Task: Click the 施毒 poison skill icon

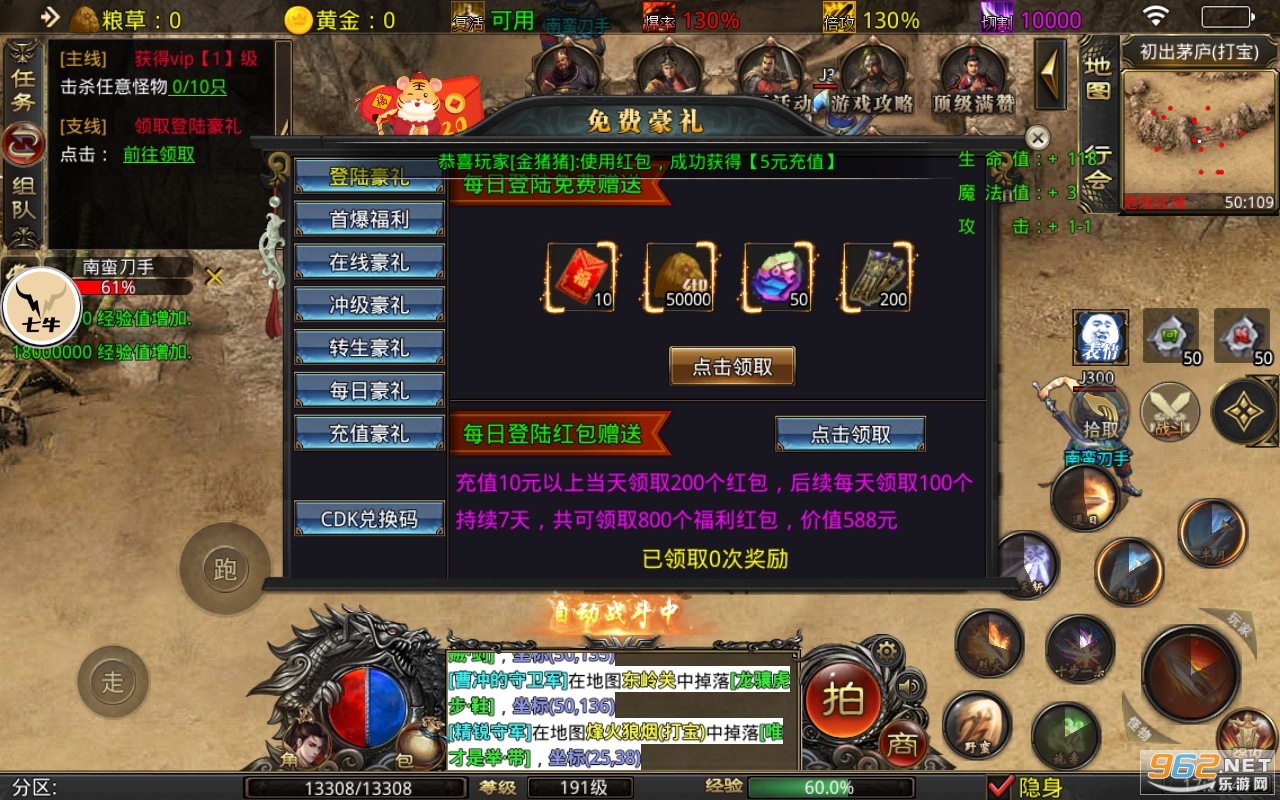Action: click(x=1064, y=733)
